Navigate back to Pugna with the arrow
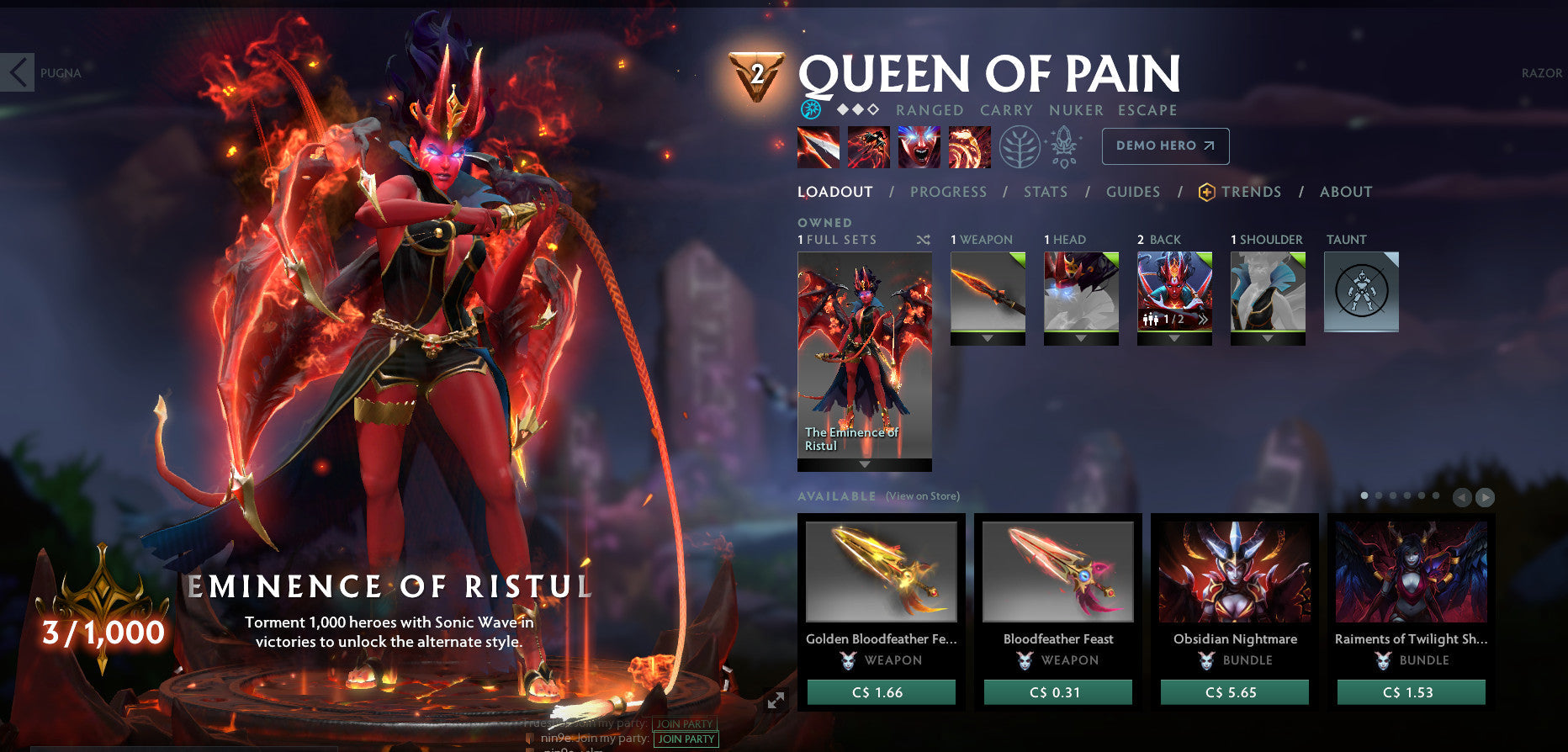Image resolution: width=1568 pixels, height=752 pixels. [17, 72]
